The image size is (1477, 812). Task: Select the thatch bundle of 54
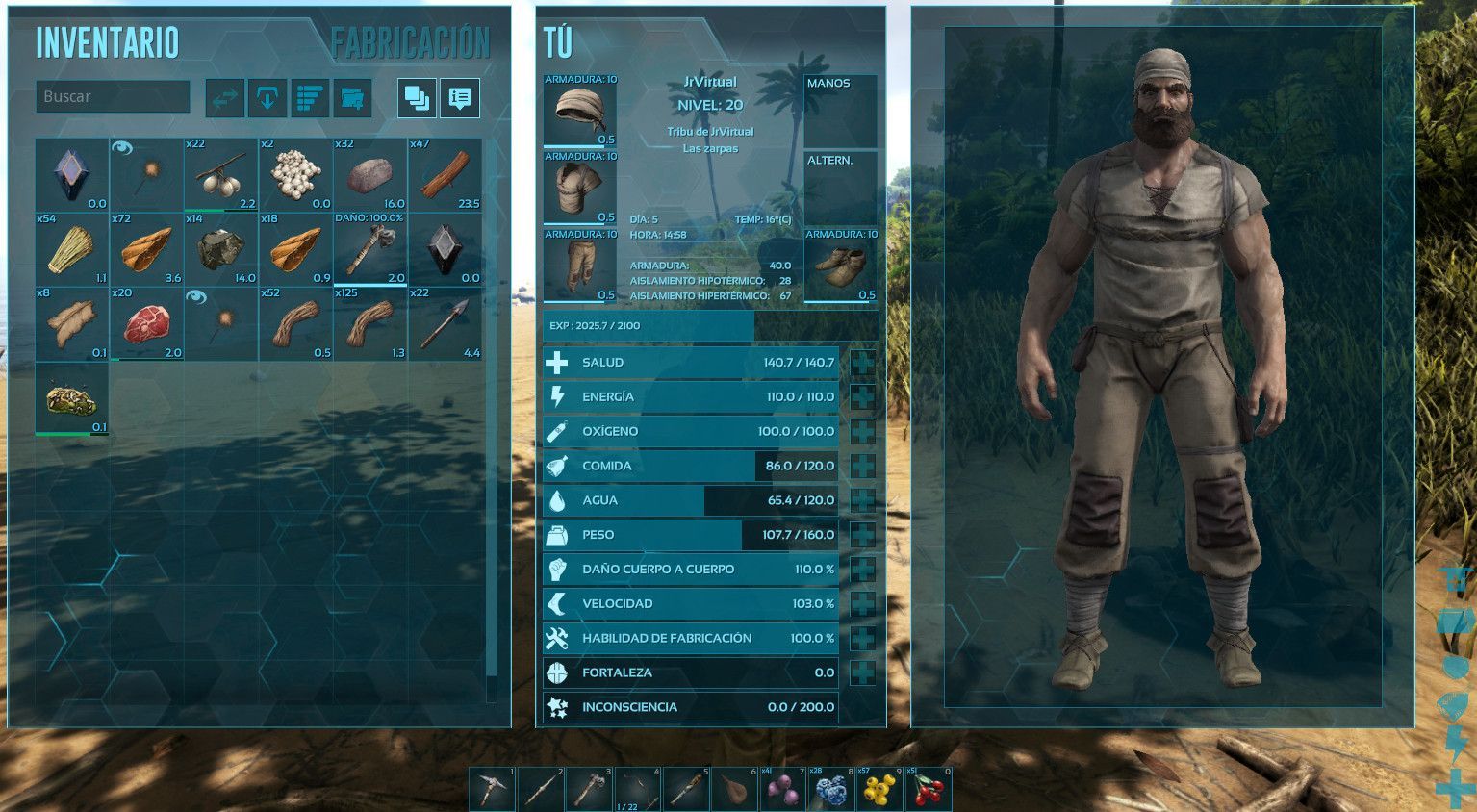(x=72, y=249)
